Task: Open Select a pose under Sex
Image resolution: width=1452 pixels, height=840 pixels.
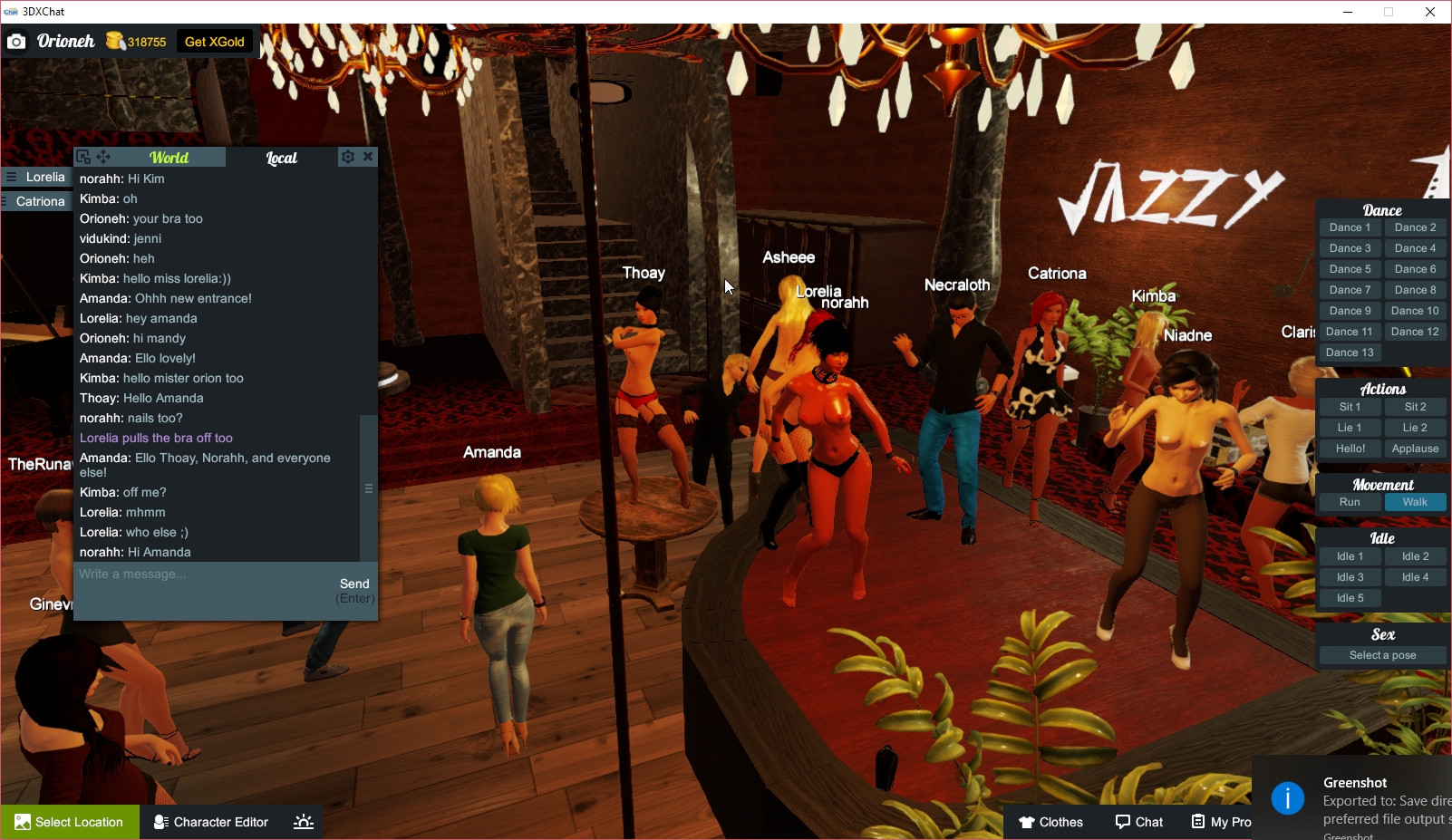Action: (1381, 654)
